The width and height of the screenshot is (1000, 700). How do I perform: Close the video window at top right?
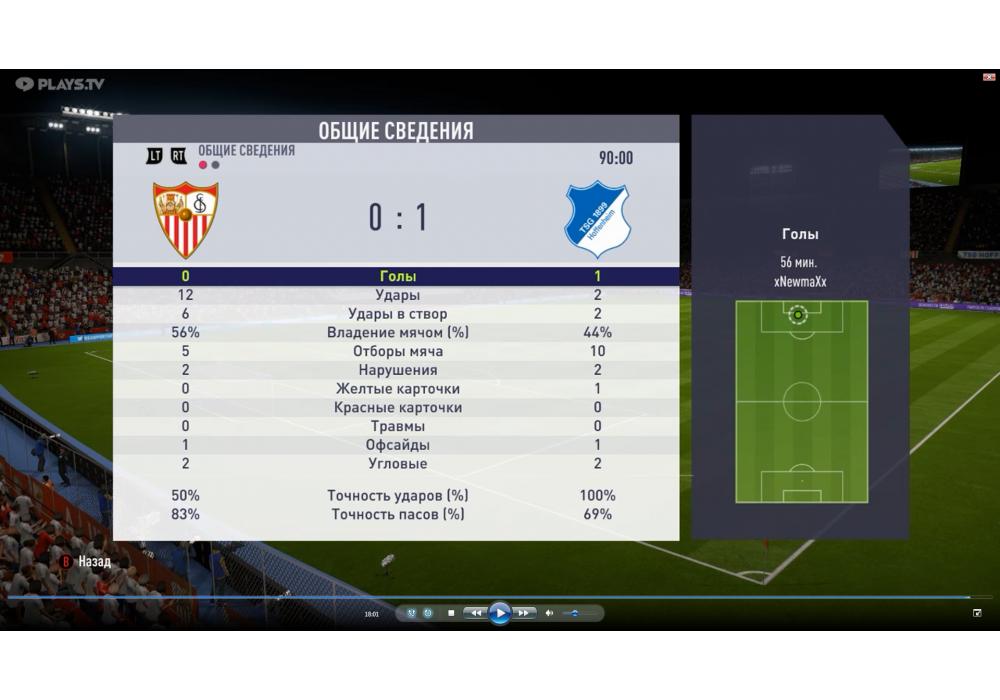[989, 77]
